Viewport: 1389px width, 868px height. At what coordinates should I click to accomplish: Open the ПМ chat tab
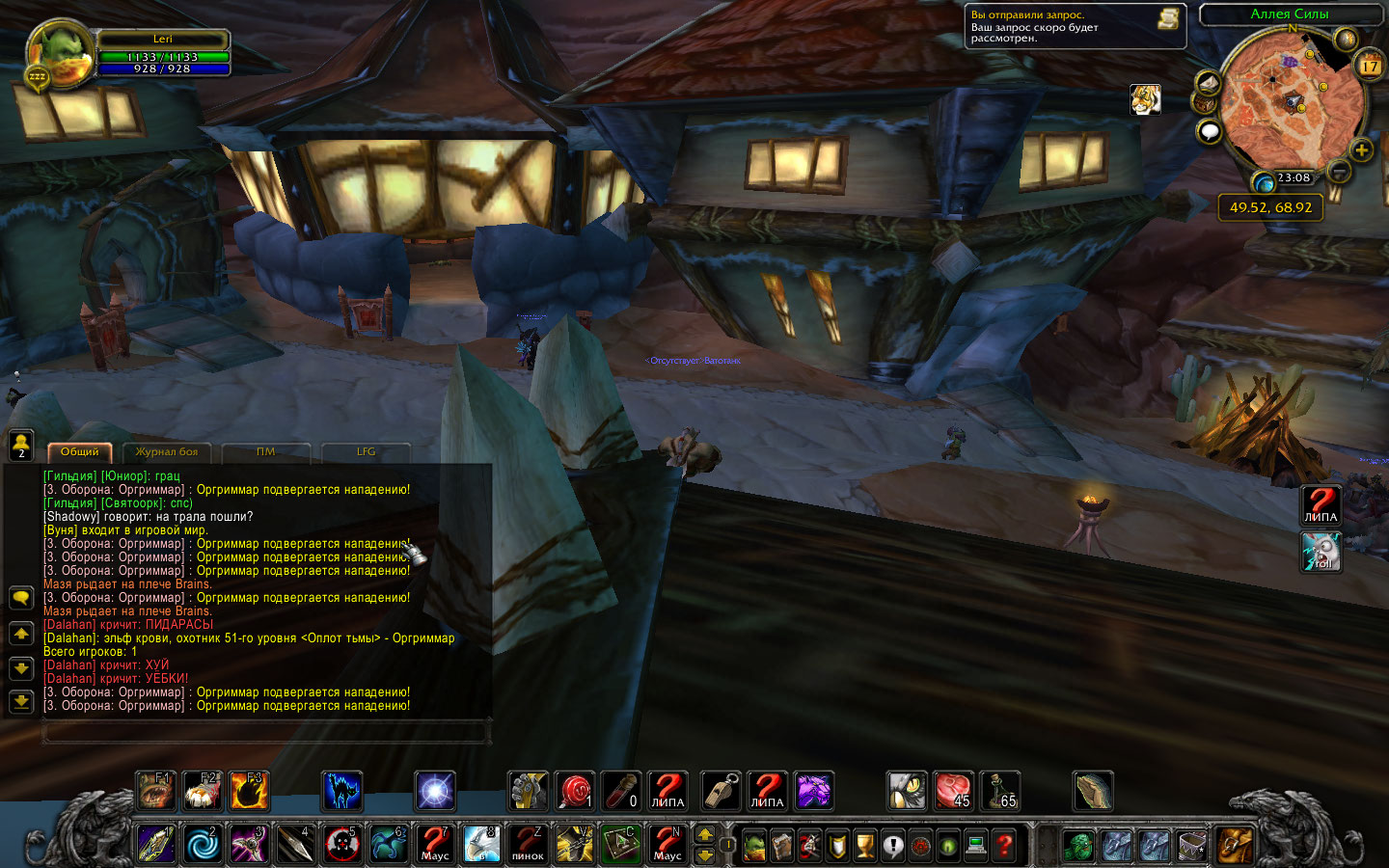pyautogui.click(x=266, y=452)
